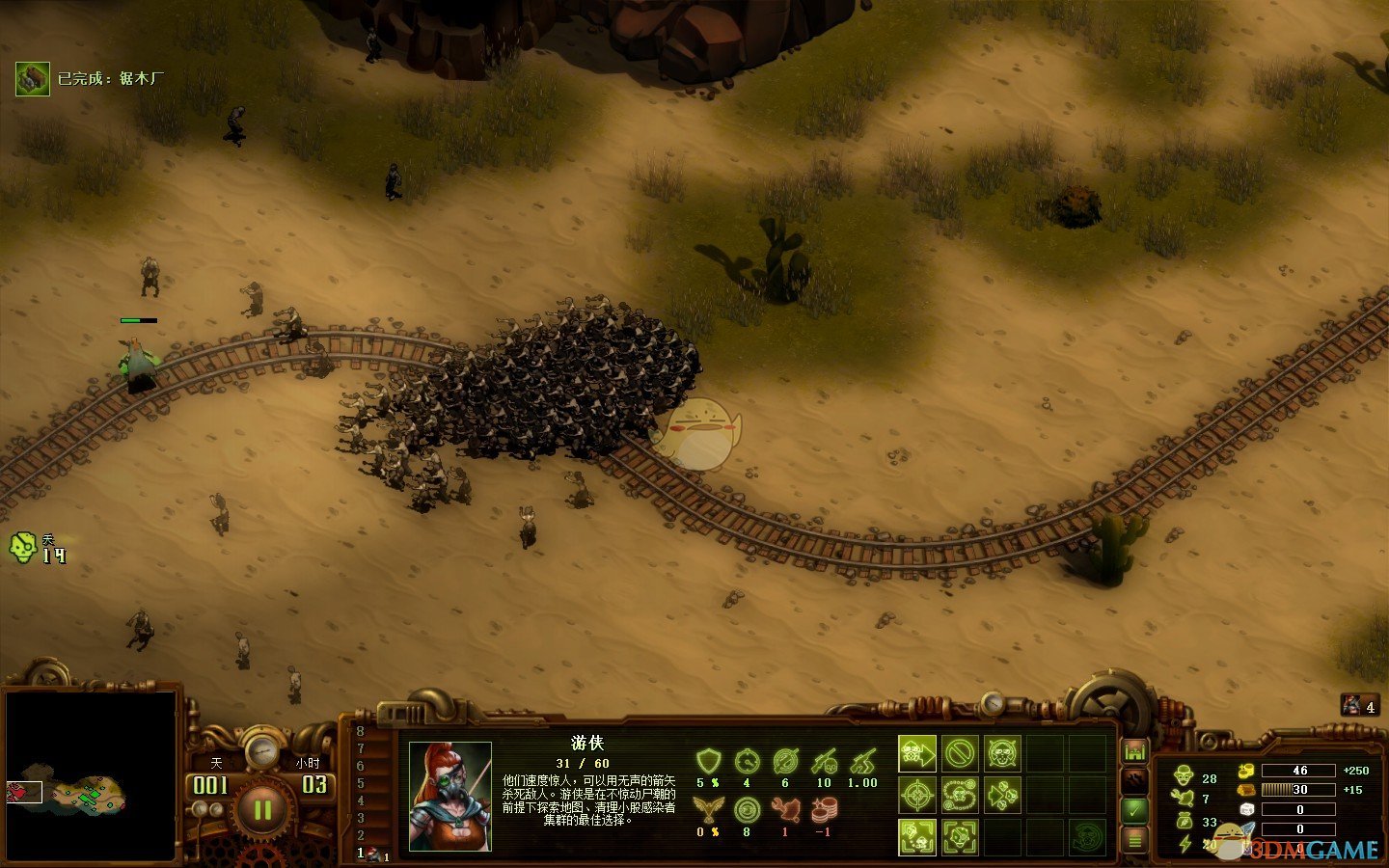Choose the hold position command with crosshair face
This screenshot has width=1389, height=868.
pyautogui.click(x=1002, y=753)
